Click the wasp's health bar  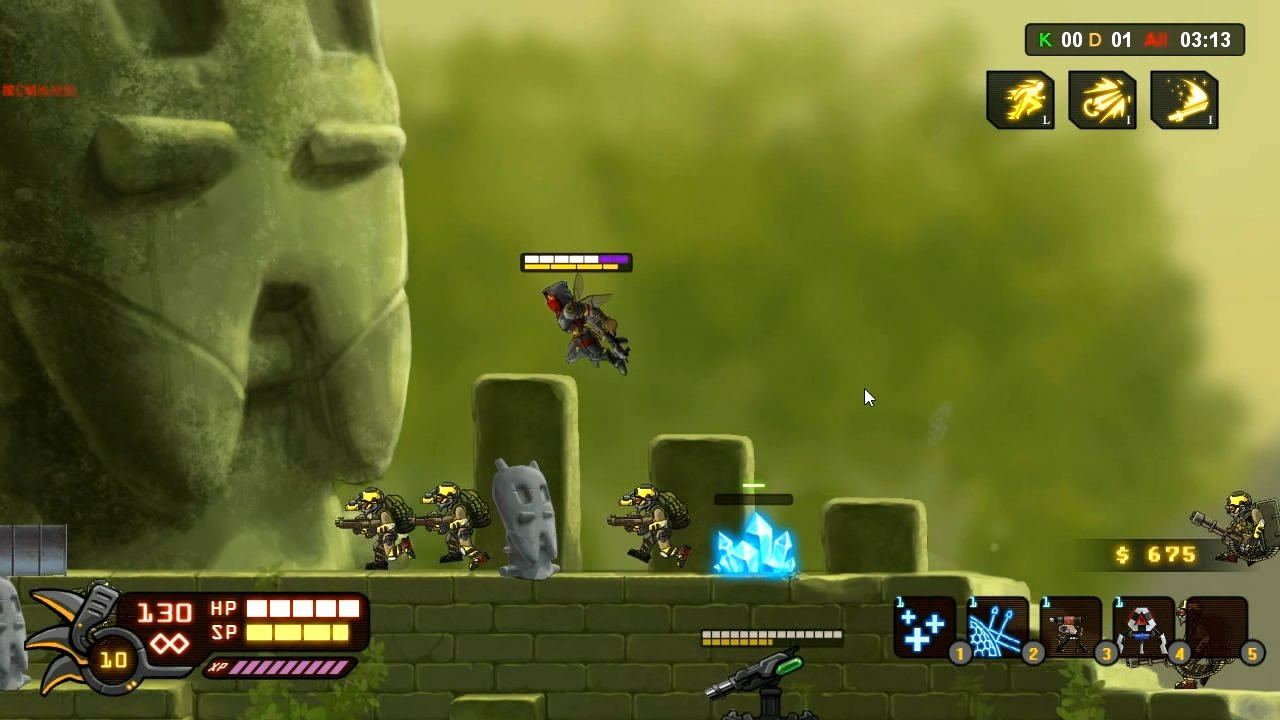576,262
